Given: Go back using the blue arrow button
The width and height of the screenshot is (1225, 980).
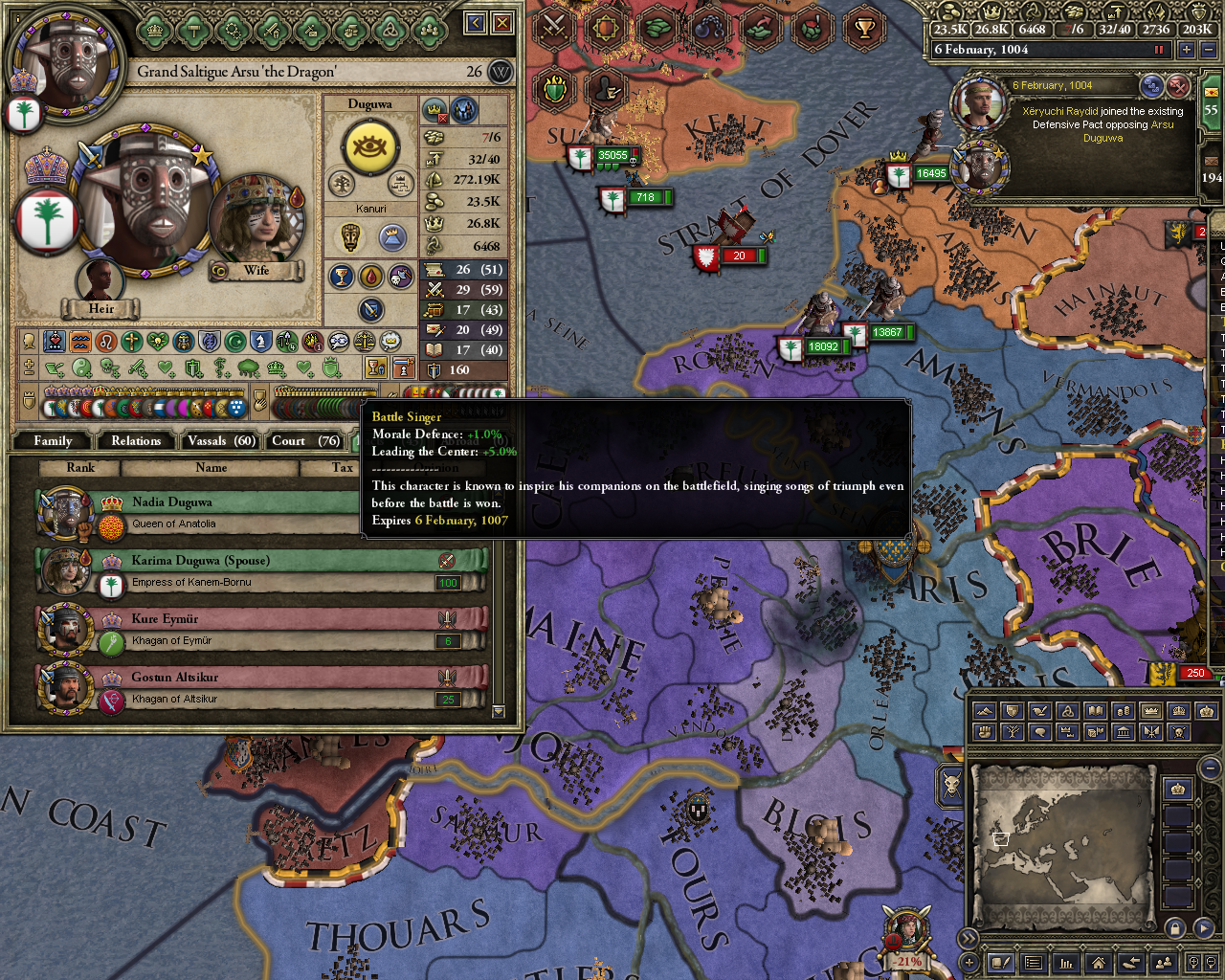Looking at the screenshot, I should pos(474,22).
